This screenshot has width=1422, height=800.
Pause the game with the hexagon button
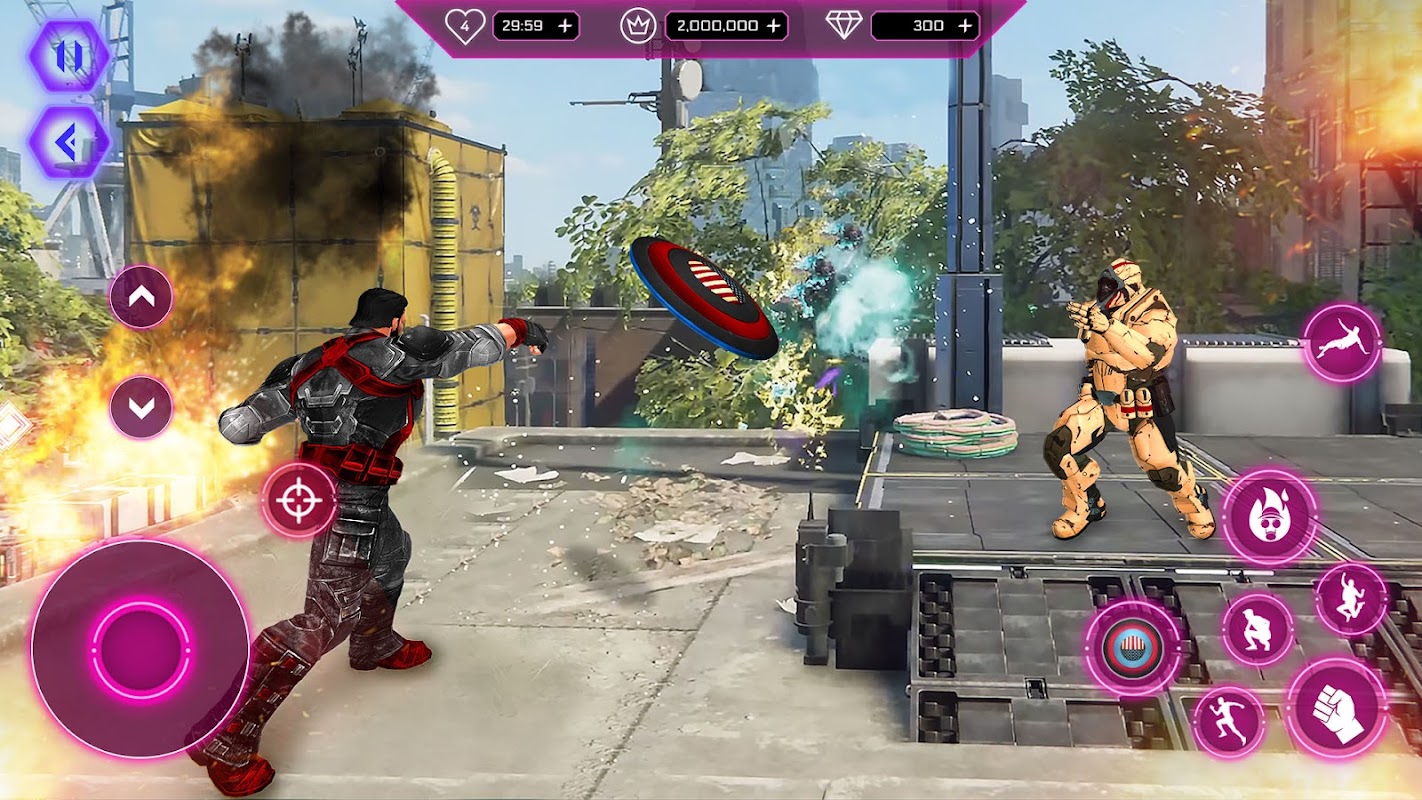68,57
